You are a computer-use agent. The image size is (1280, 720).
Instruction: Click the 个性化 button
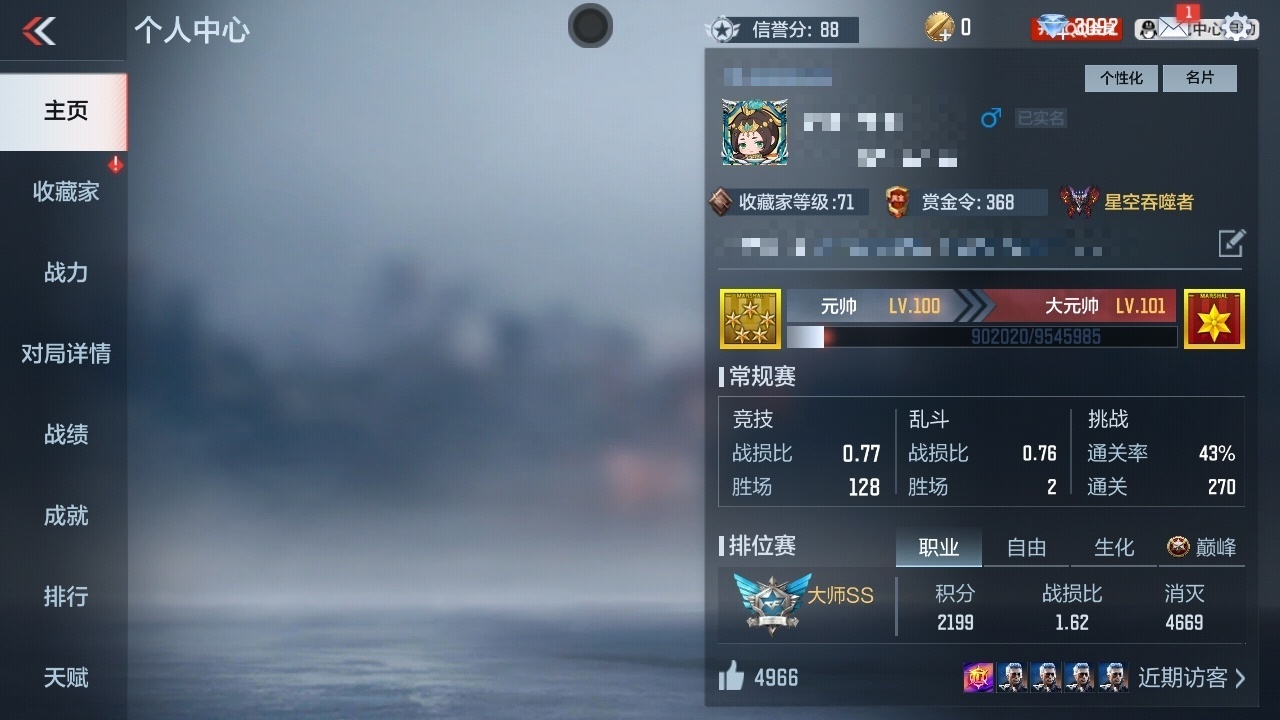(x=1120, y=78)
